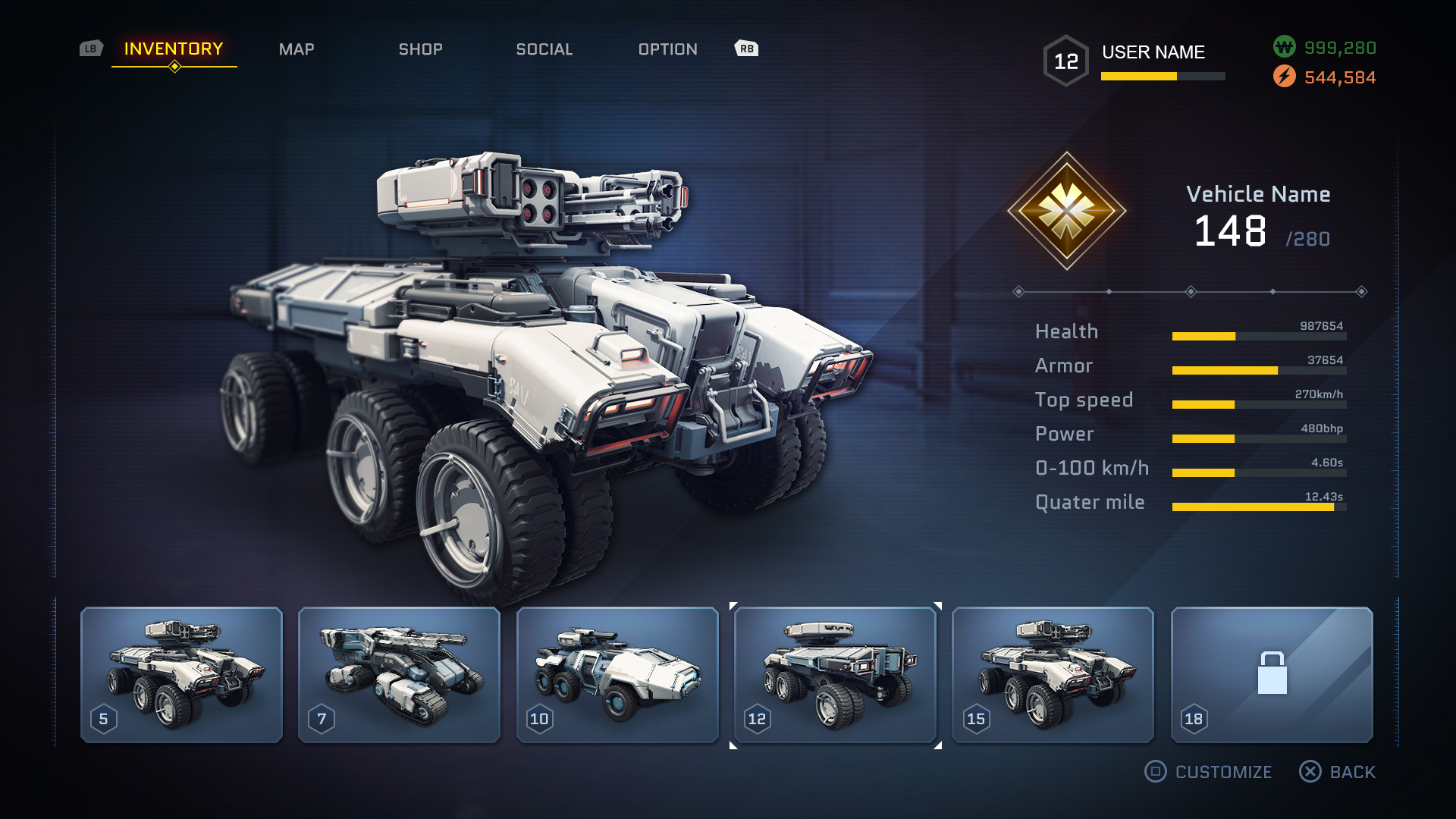Click the gold diamond vehicle emblem
1456x819 pixels.
coord(1066,211)
